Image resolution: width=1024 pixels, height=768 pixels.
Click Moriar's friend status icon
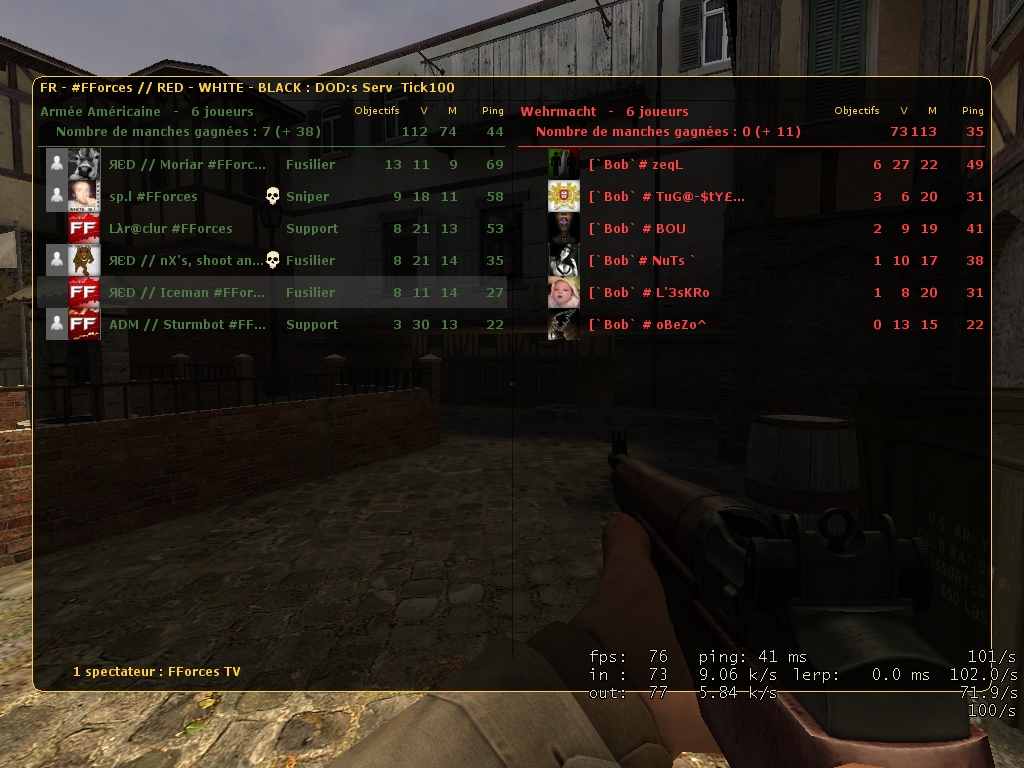57,165
